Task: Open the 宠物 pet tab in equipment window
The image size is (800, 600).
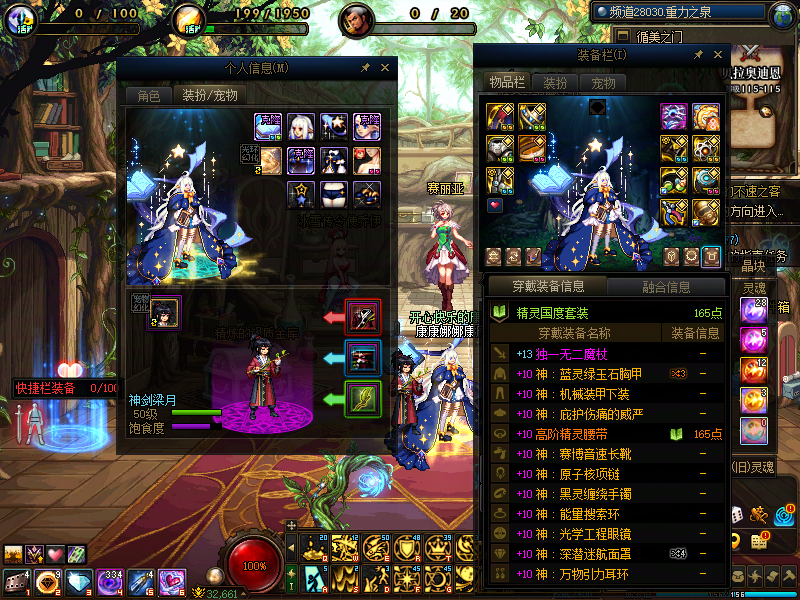Action: [x=603, y=83]
